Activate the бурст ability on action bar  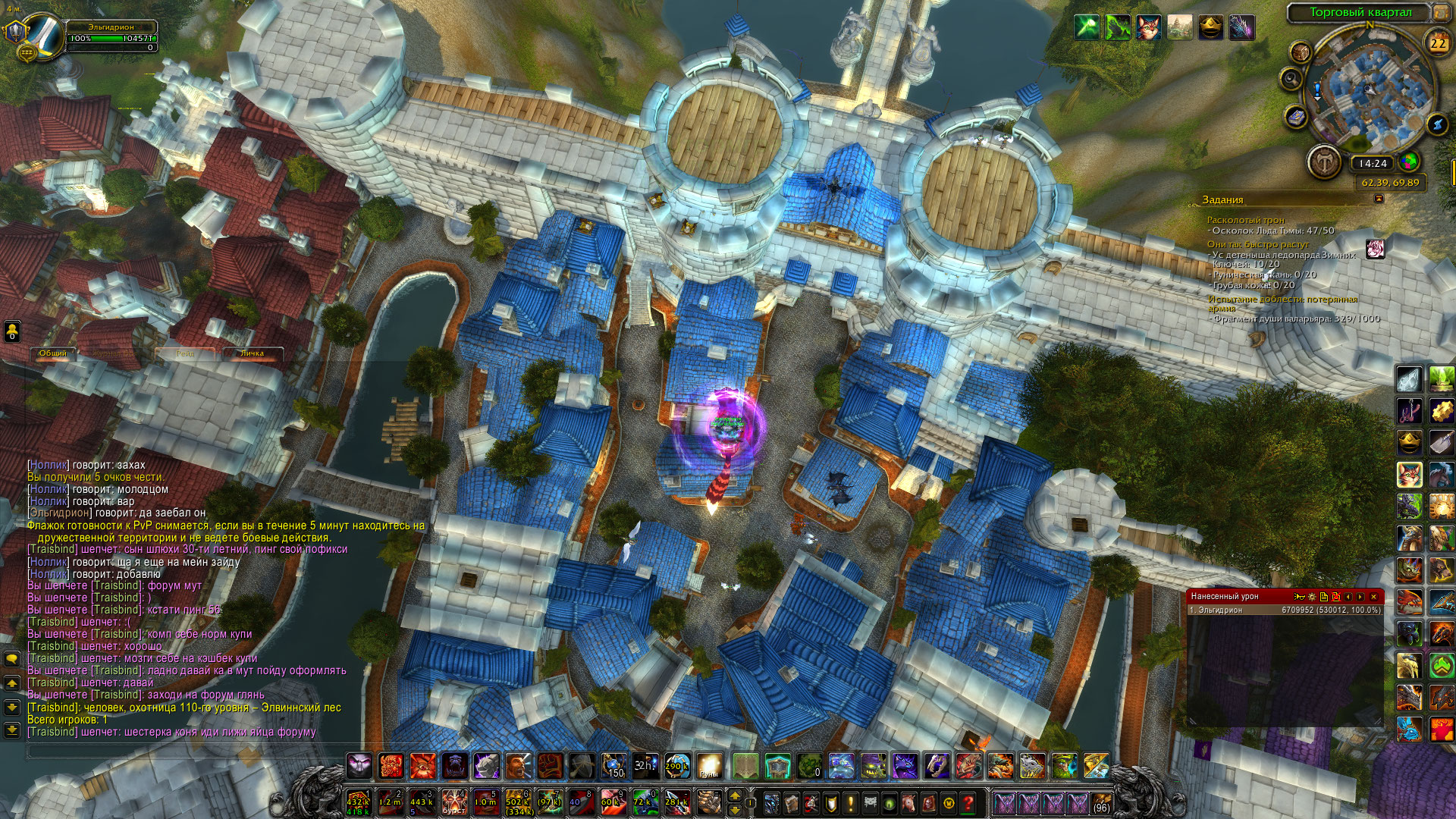(453, 802)
